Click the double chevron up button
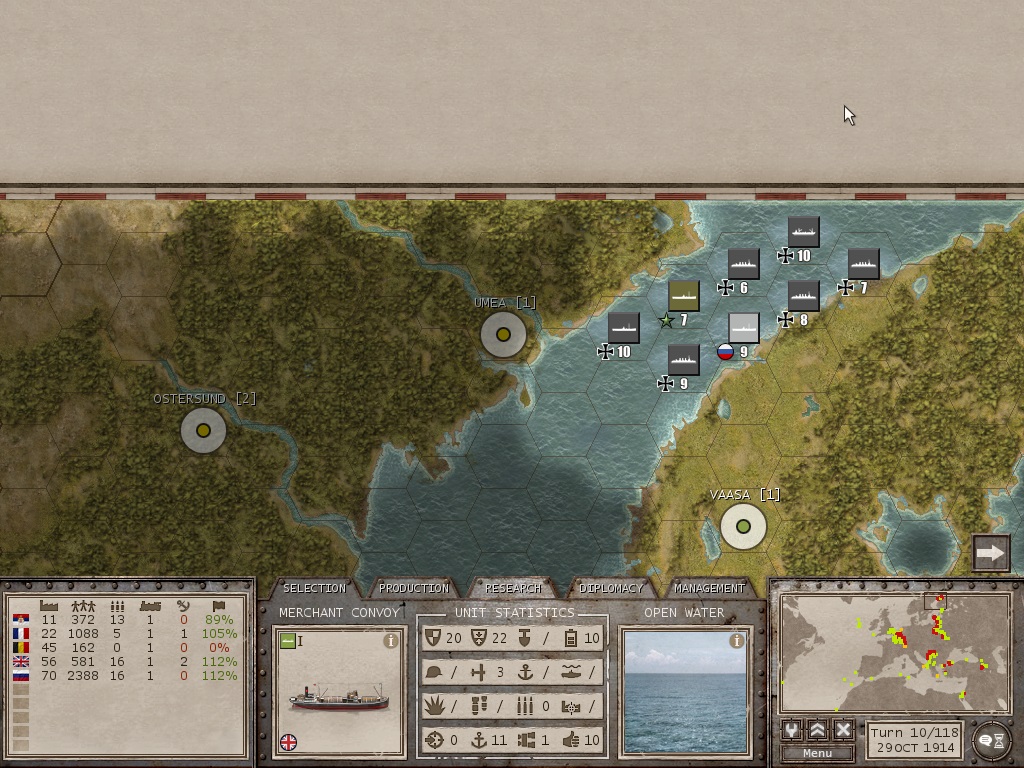1024x768 pixels. (817, 730)
